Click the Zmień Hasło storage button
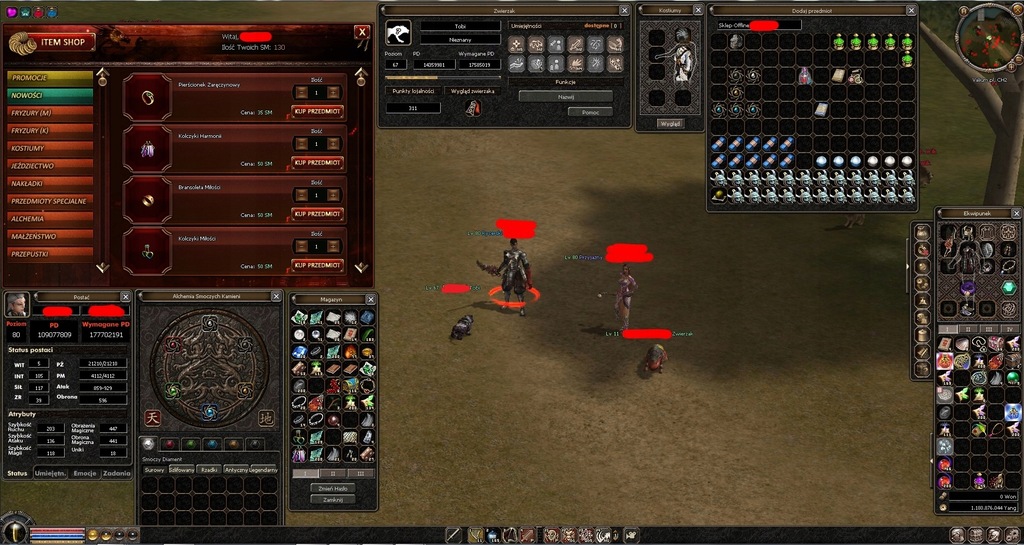 click(x=335, y=487)
